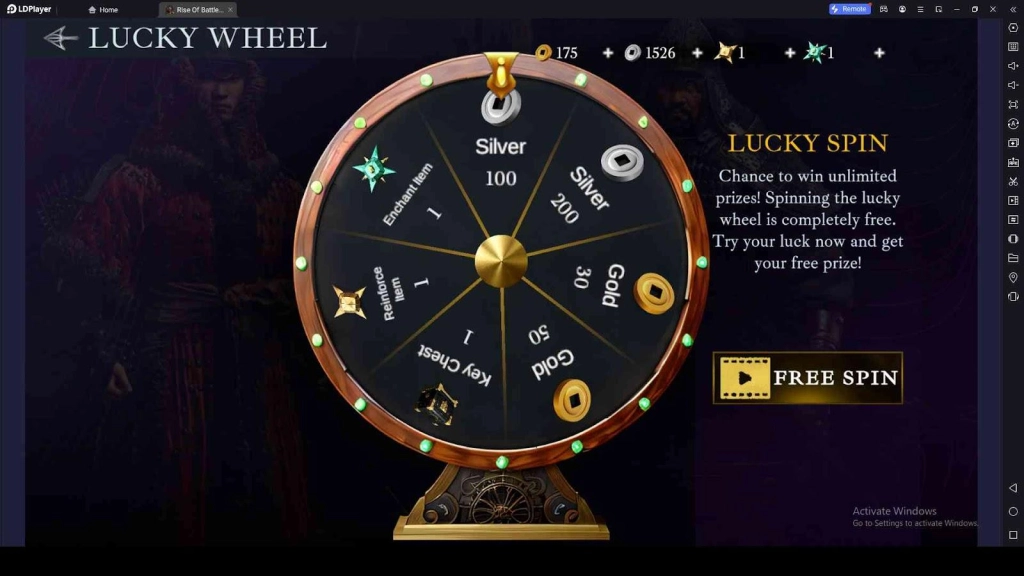Add silver using the plus after 1526

point(697,53)
